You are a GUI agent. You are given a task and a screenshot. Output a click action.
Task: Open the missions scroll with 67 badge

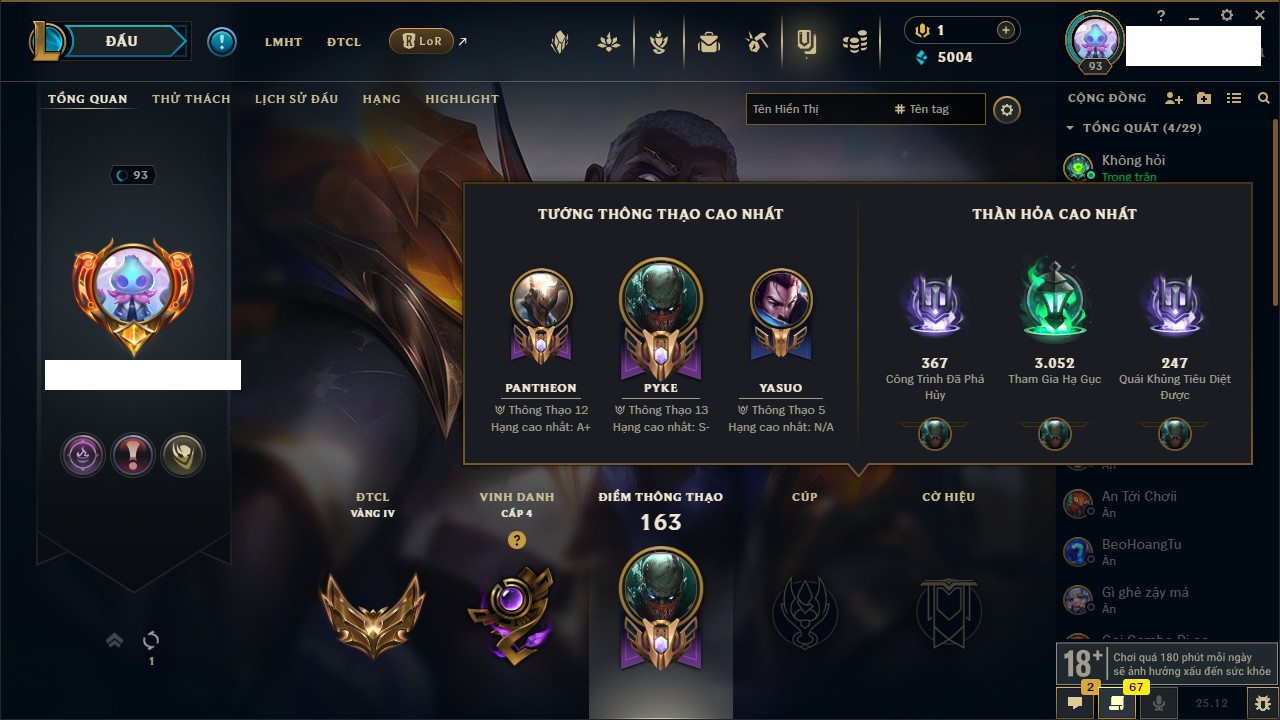point(1117,703)
